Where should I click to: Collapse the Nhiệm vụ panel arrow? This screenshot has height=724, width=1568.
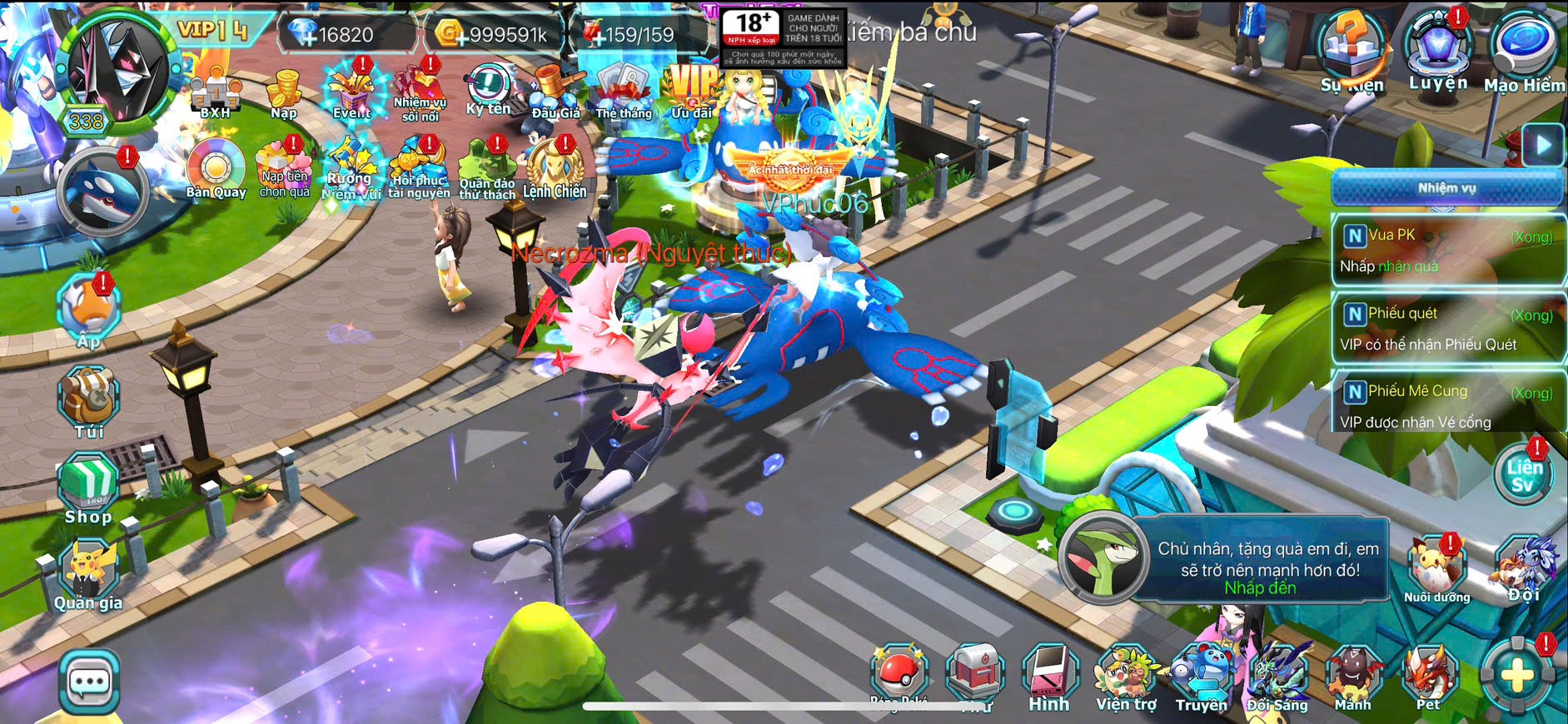coord(1543,145)
